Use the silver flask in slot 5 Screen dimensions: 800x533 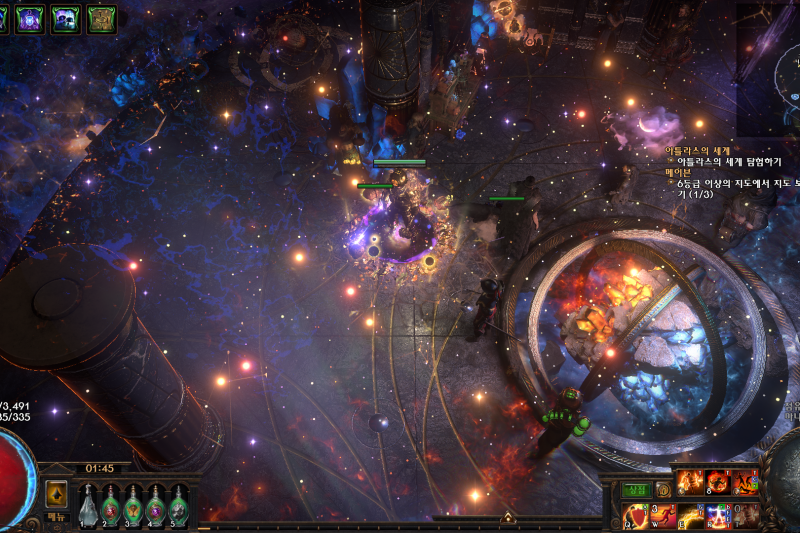point(179,503)
